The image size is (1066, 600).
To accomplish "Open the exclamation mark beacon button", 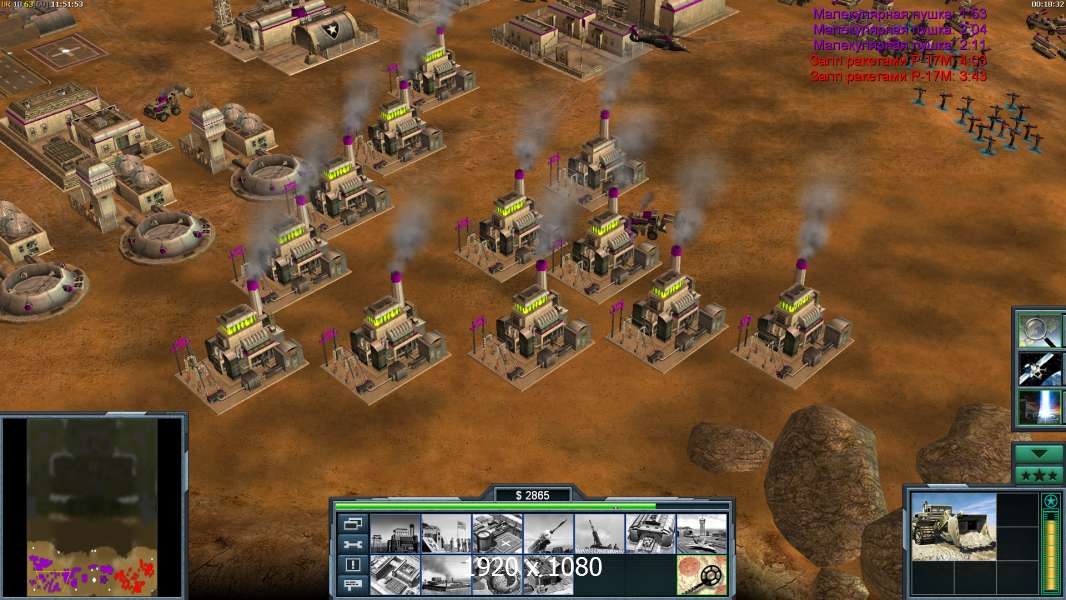I will 352,565.
